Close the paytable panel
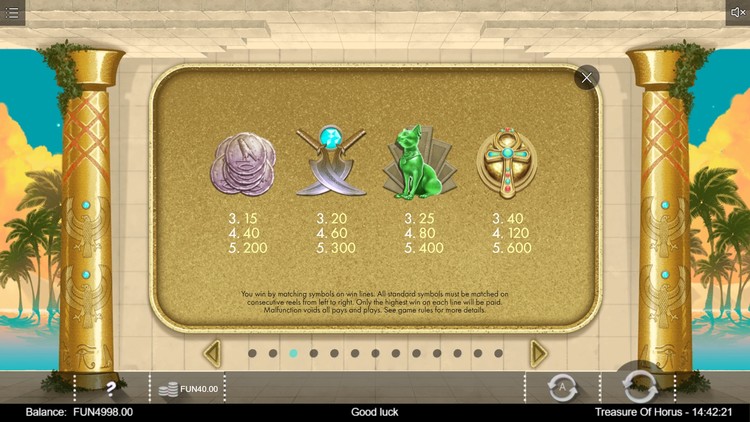 click(x=586, y=77)
